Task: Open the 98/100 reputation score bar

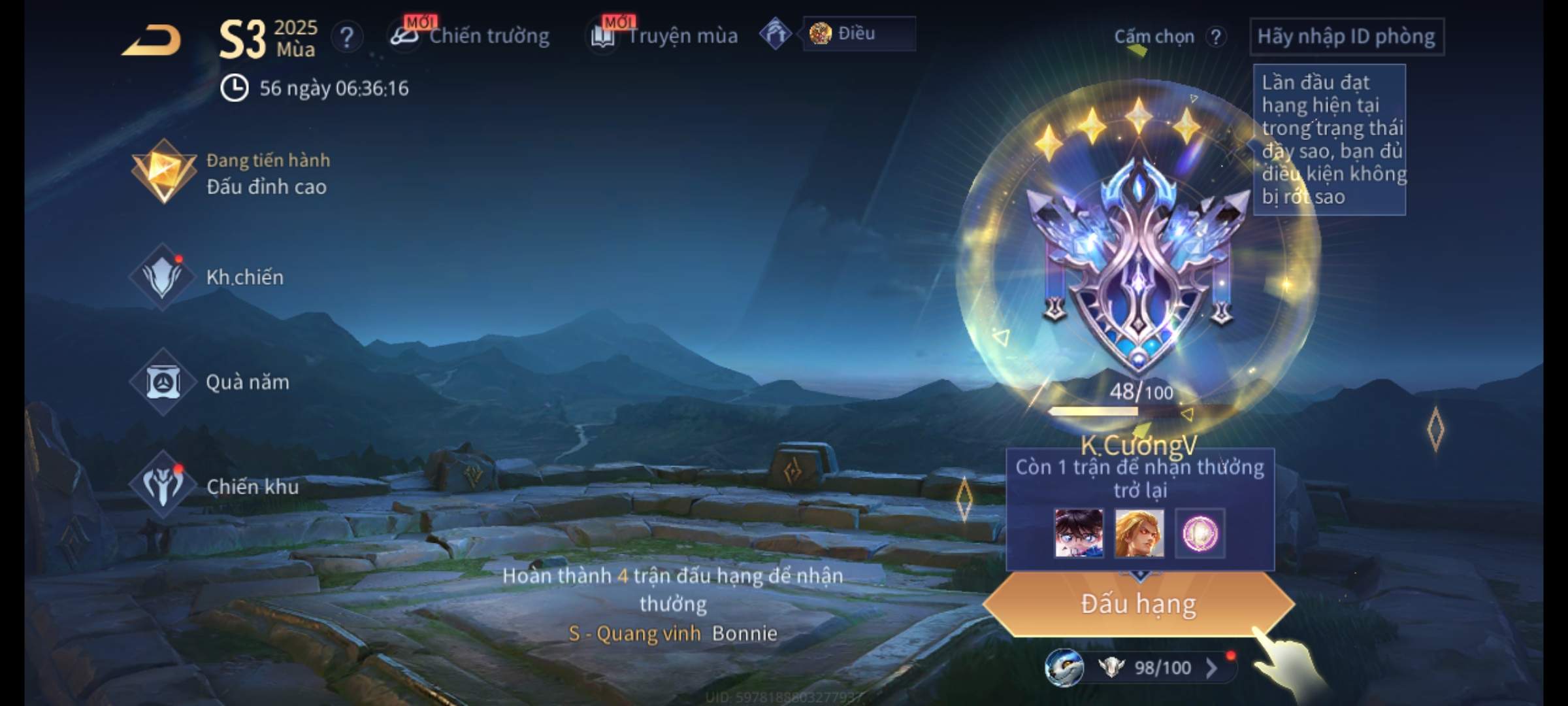Action: [x=1150, y=667]
